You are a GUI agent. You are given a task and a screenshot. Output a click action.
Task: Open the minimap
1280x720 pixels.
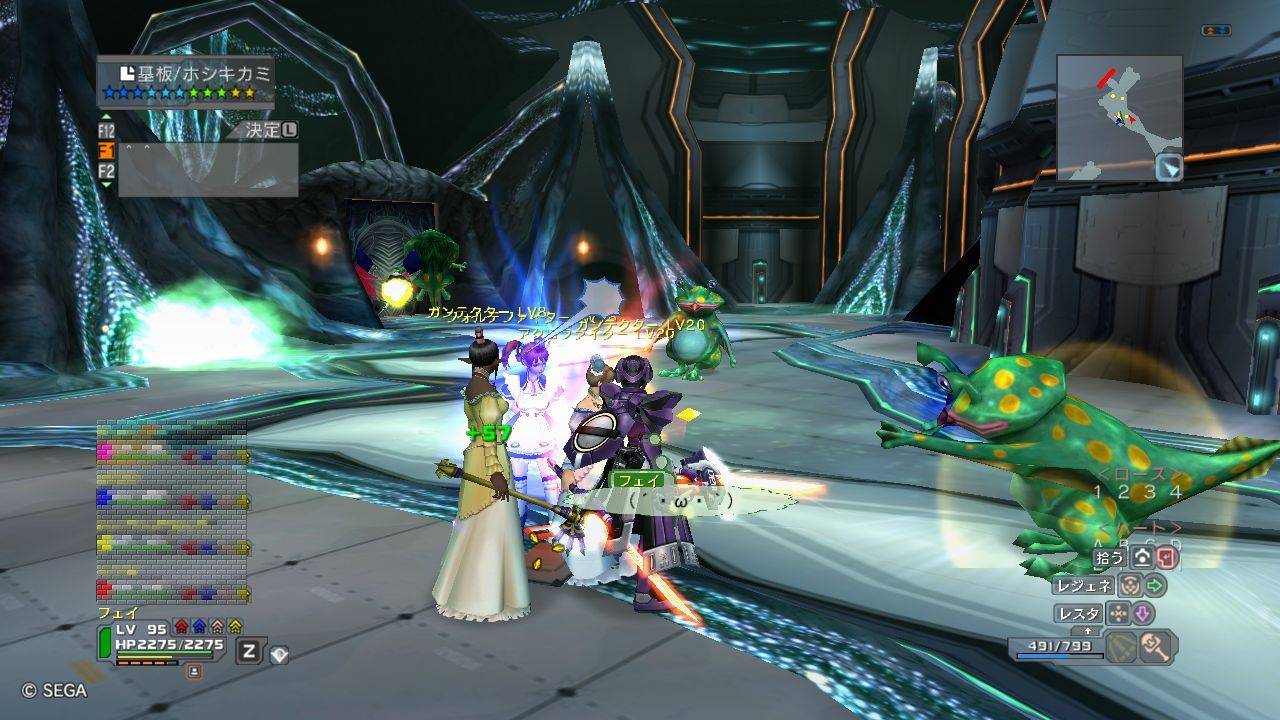1119,116
